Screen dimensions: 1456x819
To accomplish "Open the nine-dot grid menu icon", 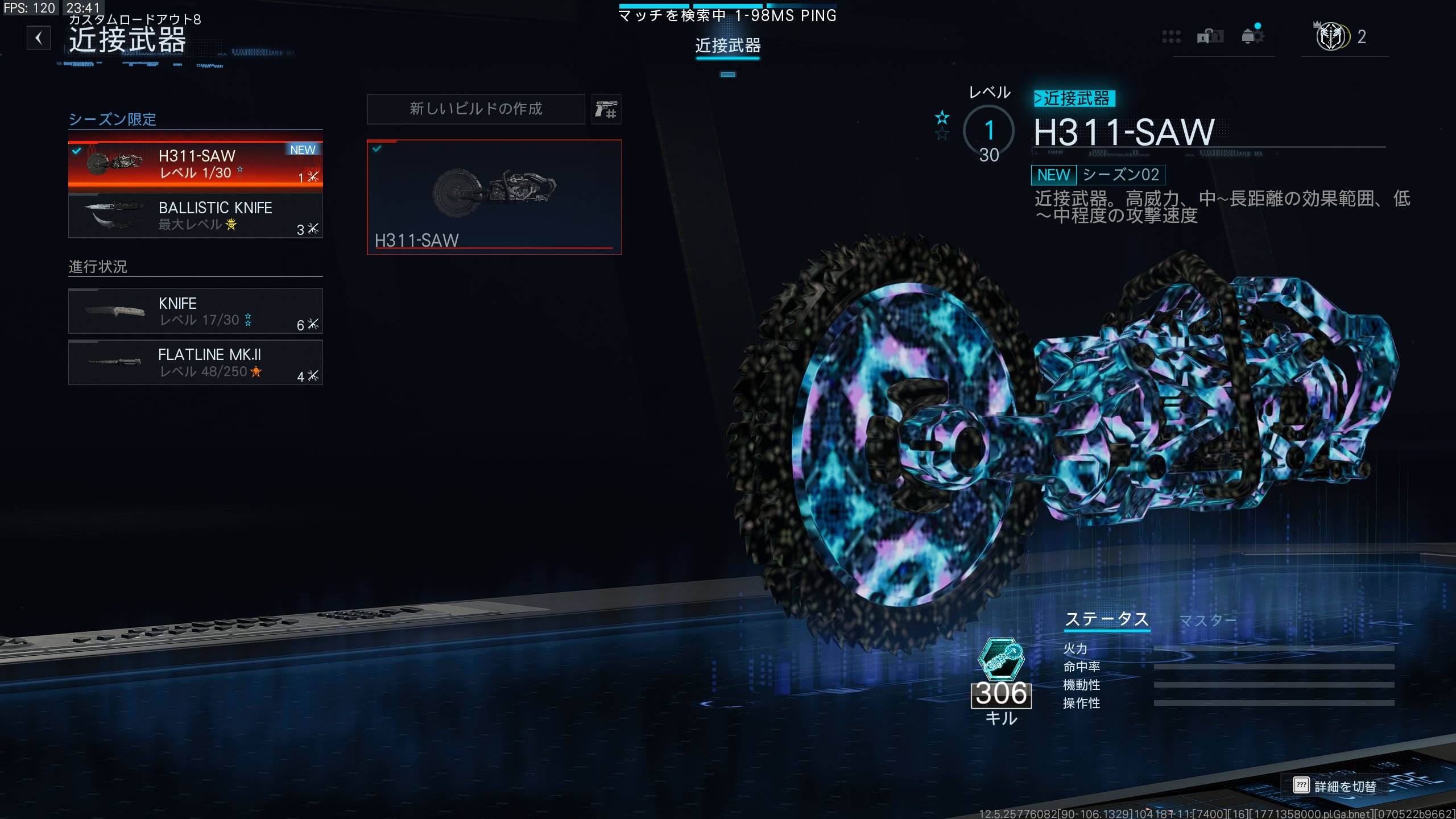I will click(1171, 37).
